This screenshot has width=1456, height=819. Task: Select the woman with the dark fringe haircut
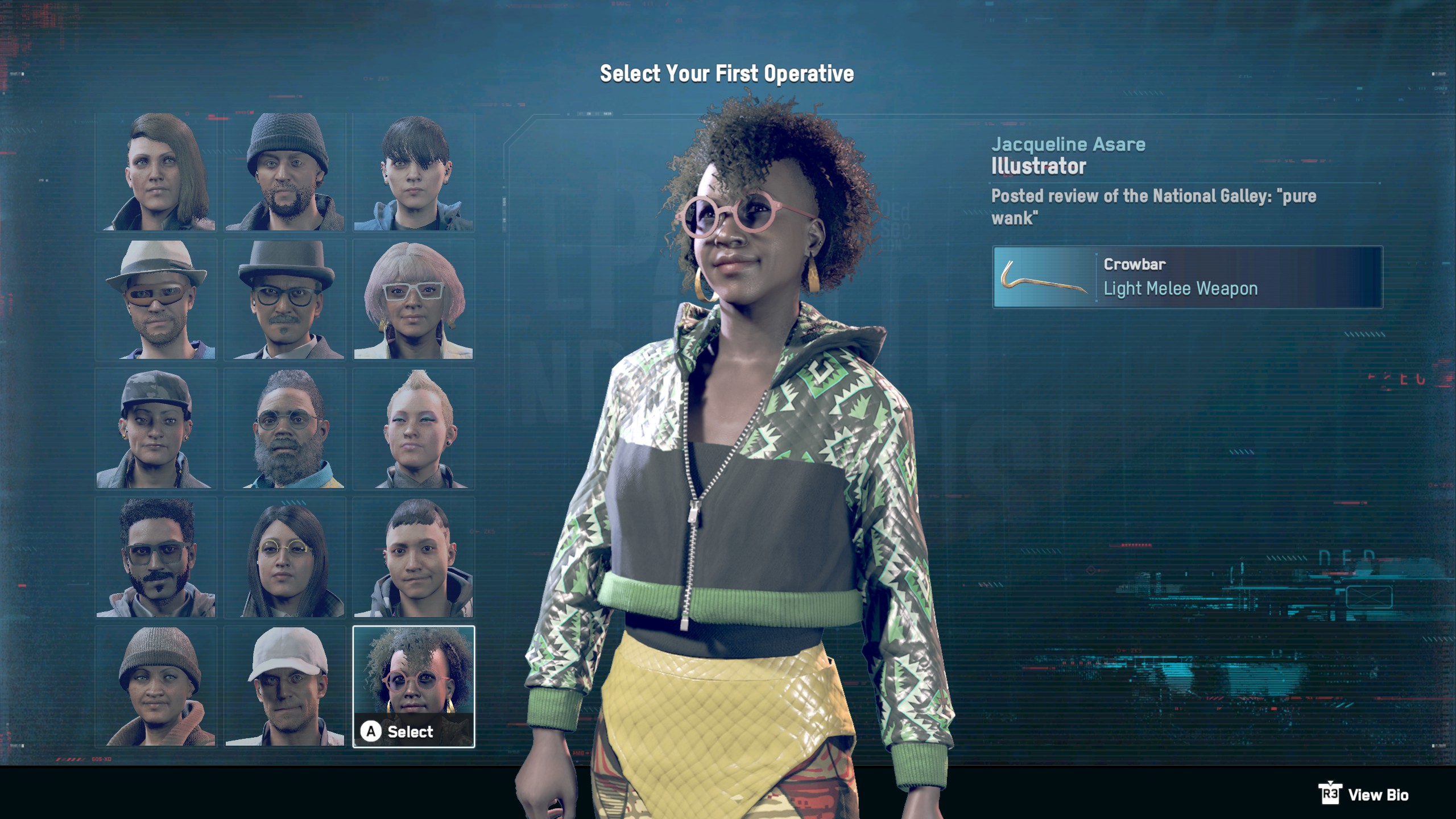pyautogui.click(x=412, y=171)
